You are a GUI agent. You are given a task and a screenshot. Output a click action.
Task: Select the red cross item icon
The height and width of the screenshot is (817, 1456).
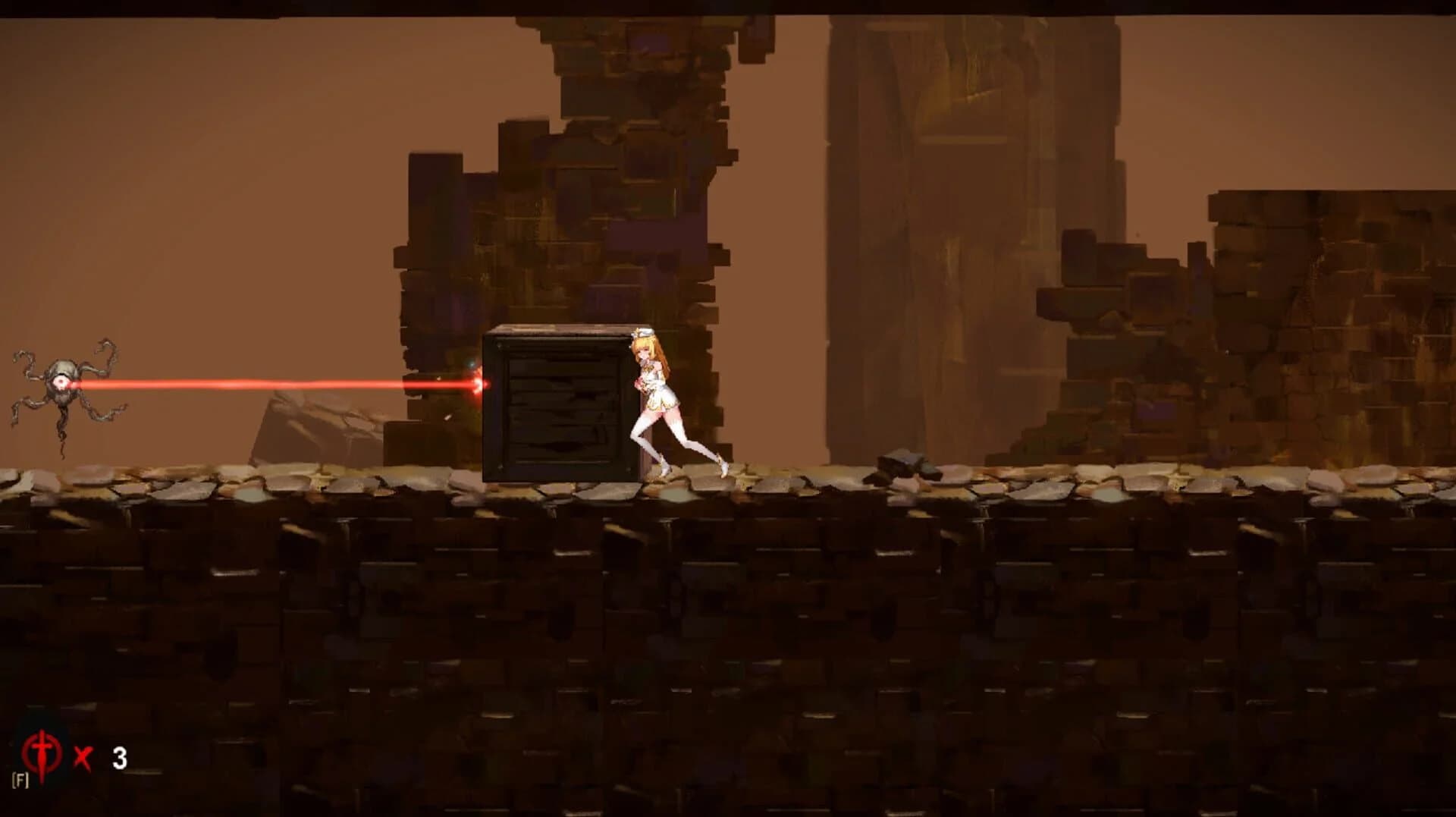42,753
